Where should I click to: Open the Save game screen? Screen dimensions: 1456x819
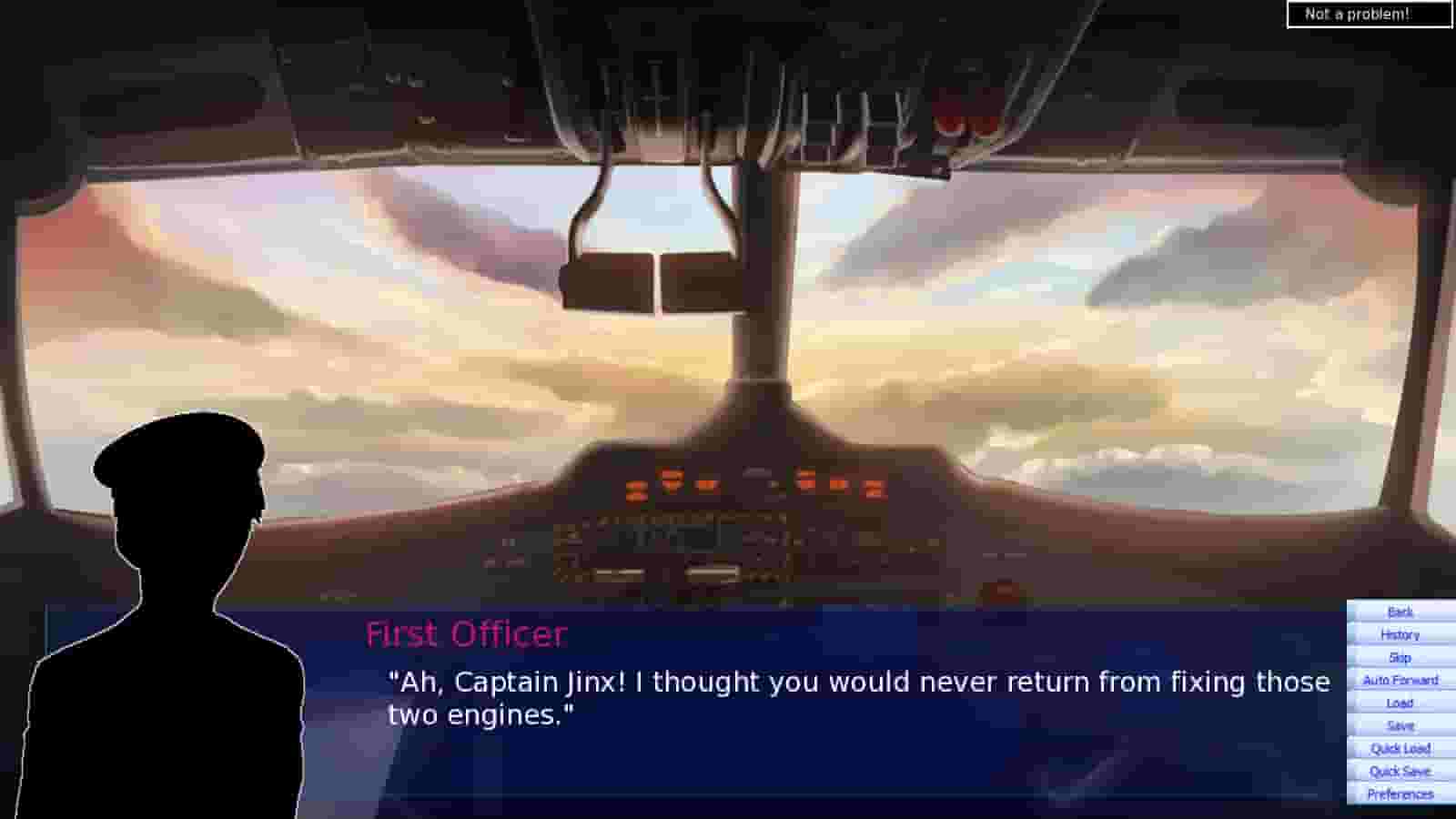pyautogui.click(x=1399, y=725)
